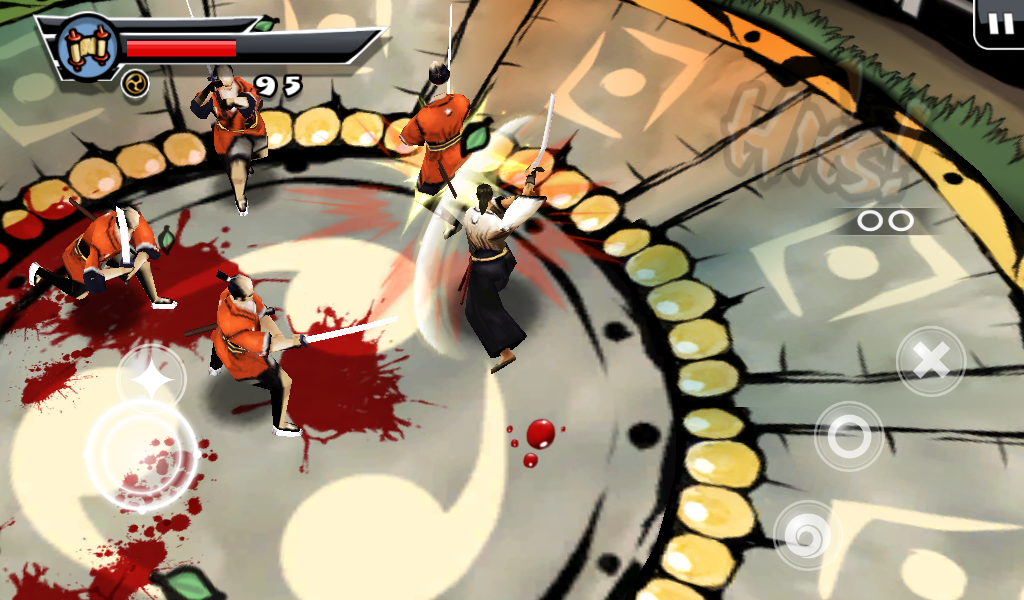Image resolution: width=1024 pixels, height=600 pixels.
Task: Tap the X attack button
Action: pos(931,361)
